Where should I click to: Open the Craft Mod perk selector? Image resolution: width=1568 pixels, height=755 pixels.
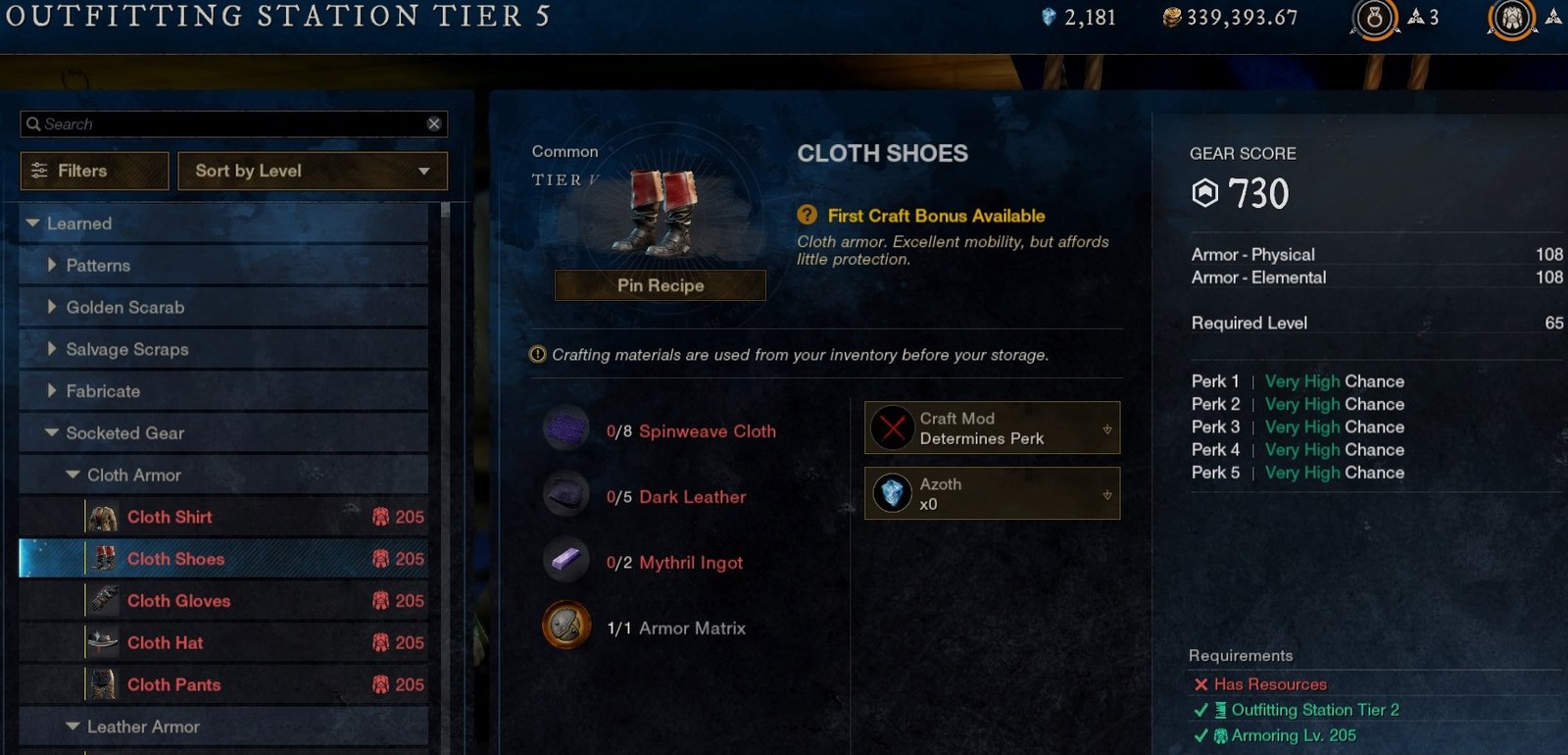[x=992, y=428]
